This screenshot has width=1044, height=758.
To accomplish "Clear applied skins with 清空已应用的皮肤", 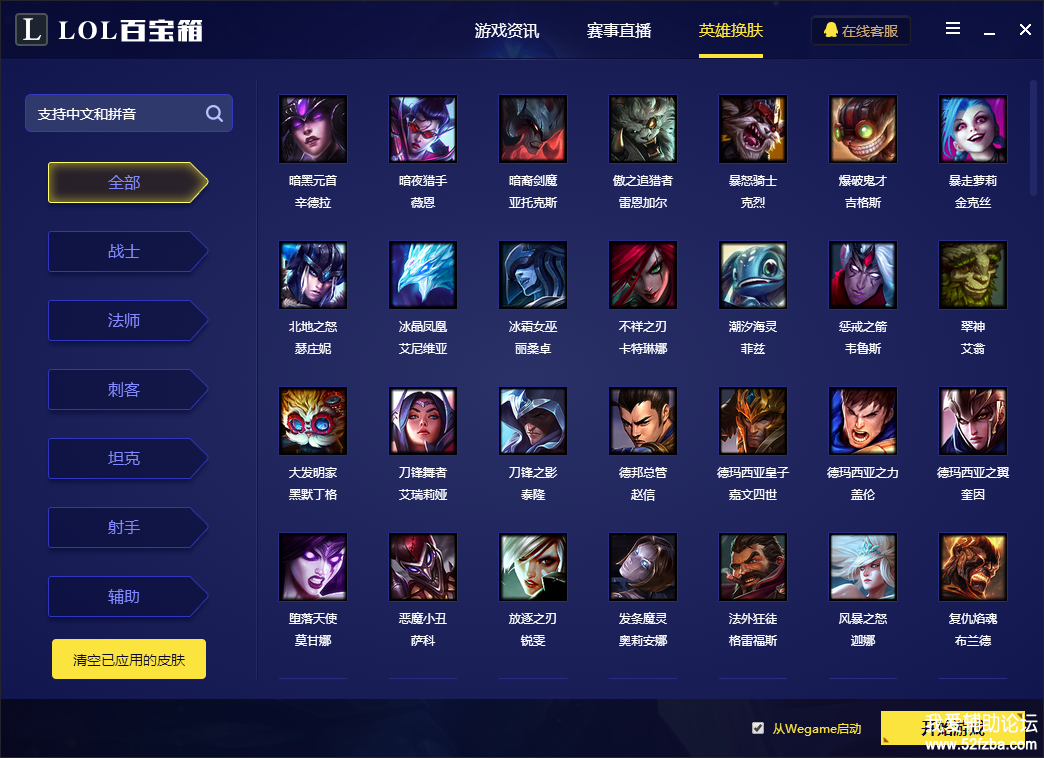I will tap(129, 660).
